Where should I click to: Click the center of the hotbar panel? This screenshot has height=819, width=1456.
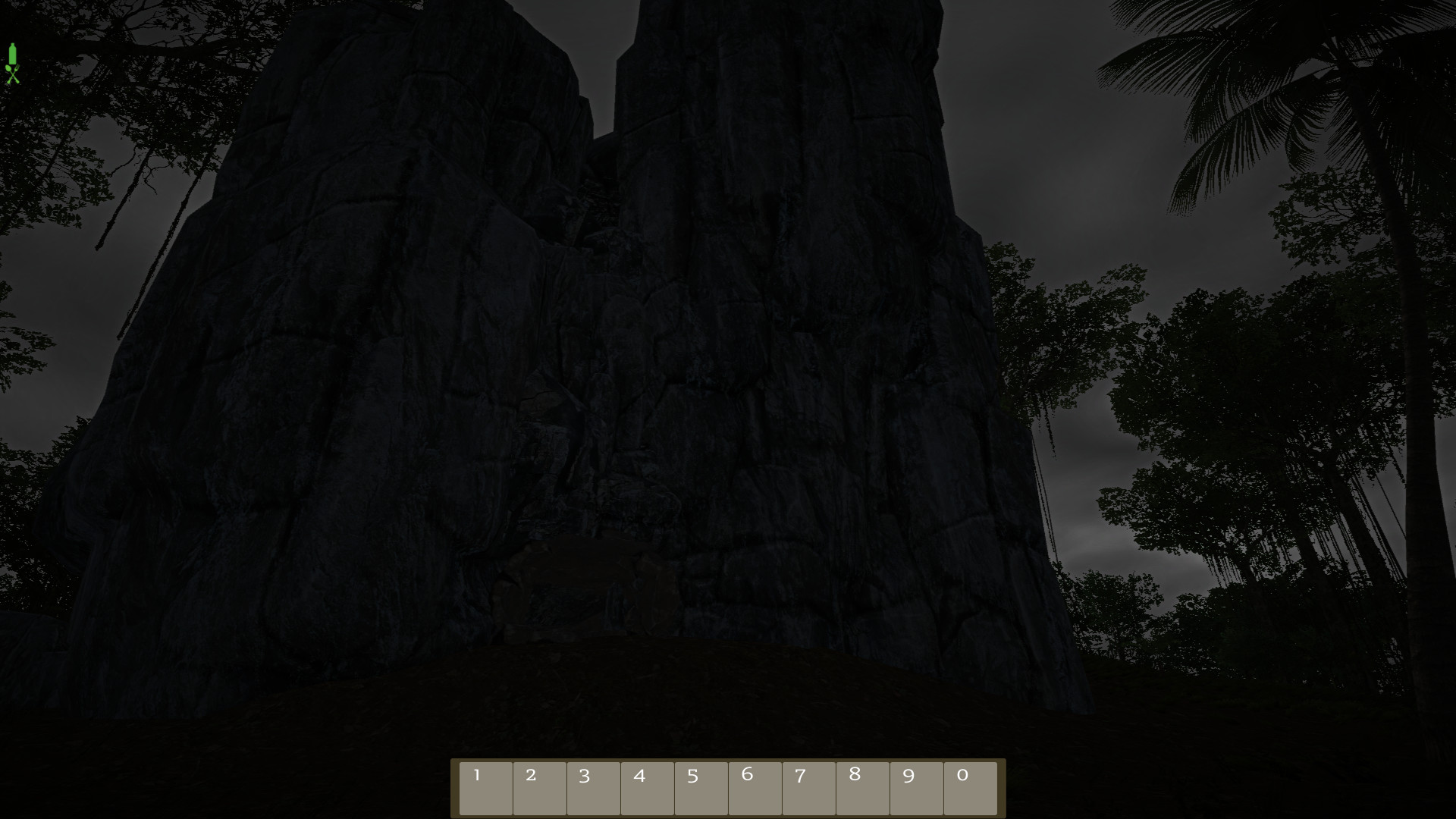point(728,788)
